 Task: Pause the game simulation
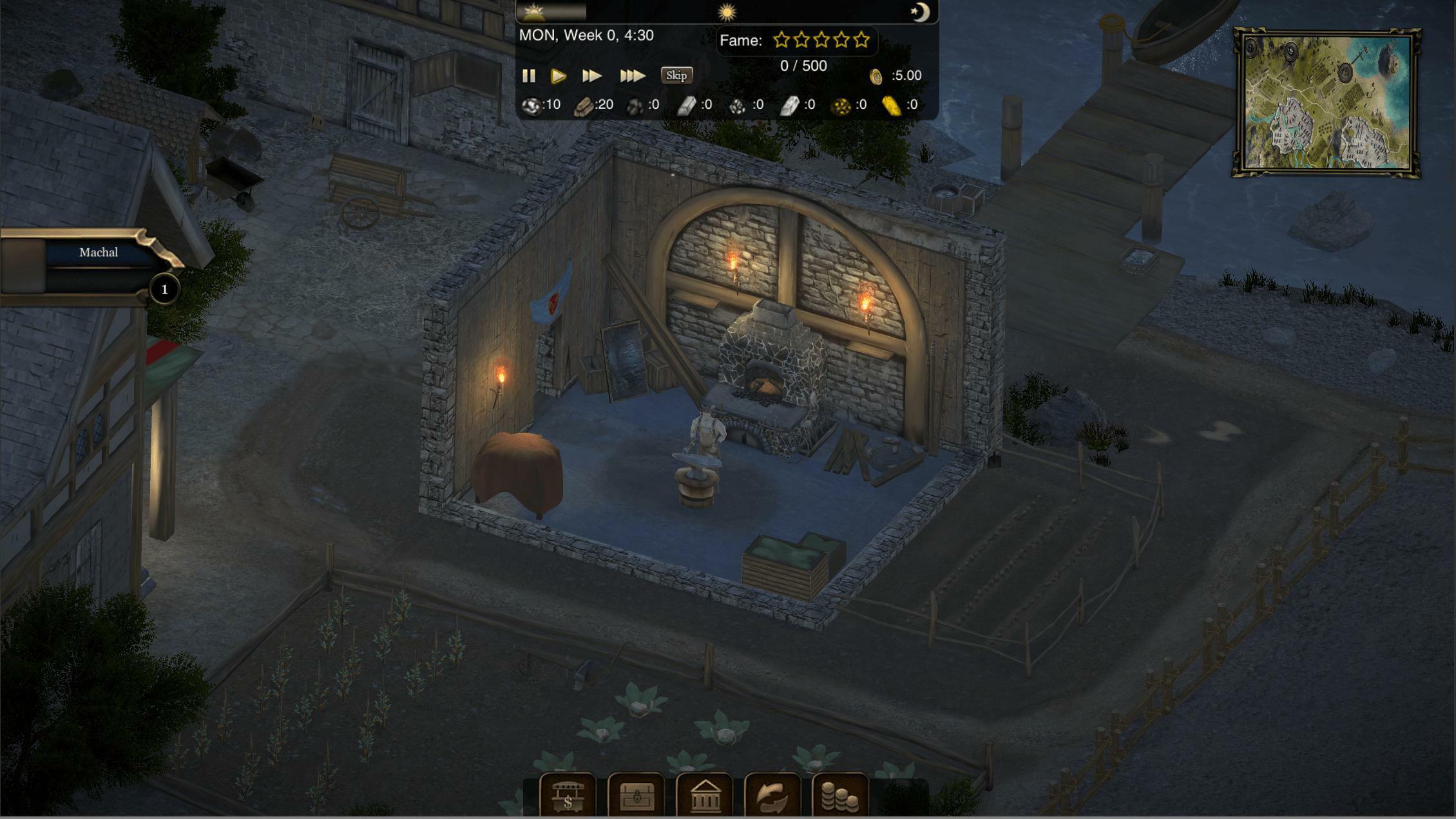coord(529,75)
